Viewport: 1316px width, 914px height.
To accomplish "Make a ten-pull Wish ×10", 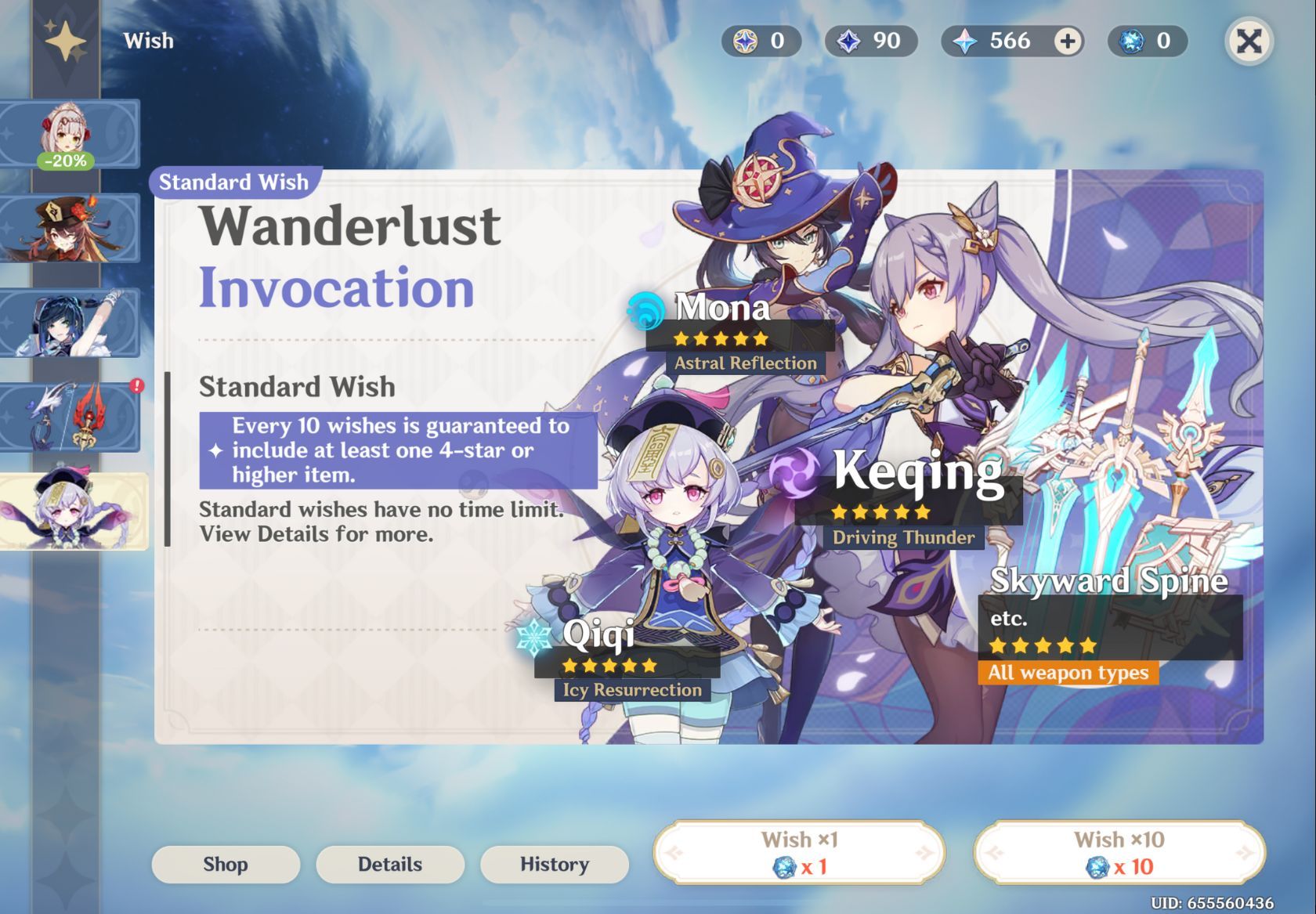I will point(1119,853).
